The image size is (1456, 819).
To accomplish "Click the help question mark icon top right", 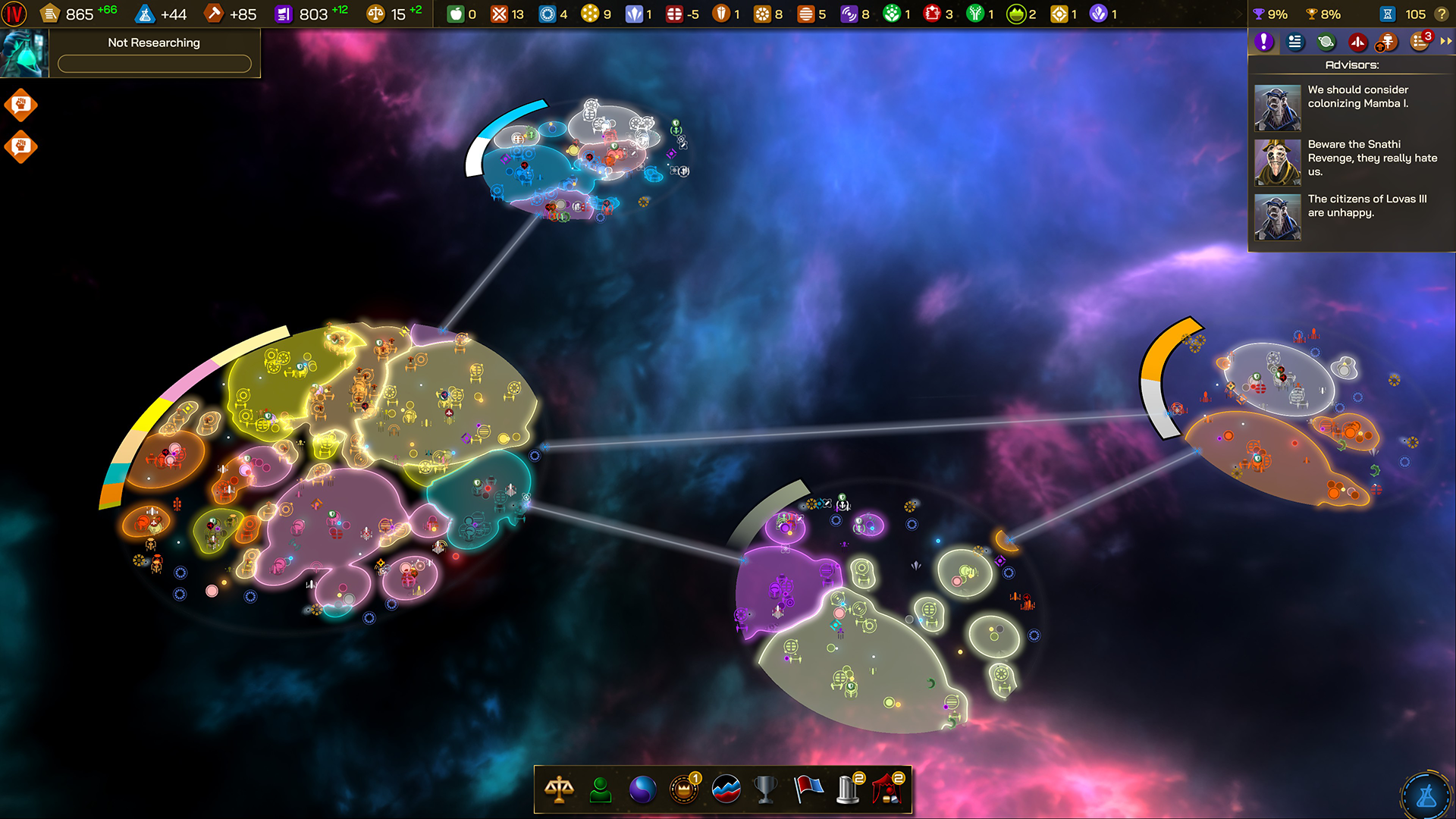I will coord(1442,14).
